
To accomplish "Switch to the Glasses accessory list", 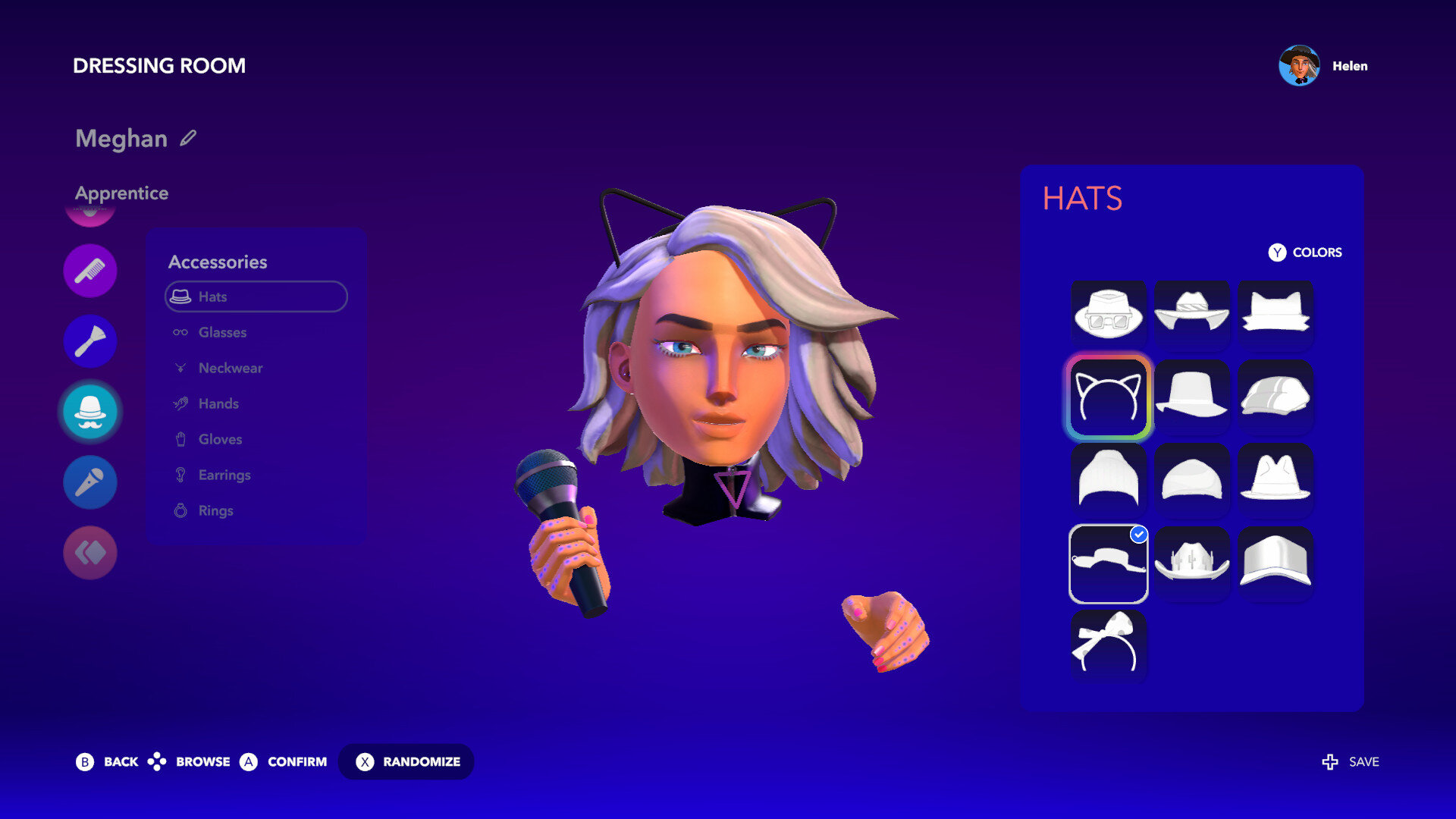I will (221, 332).
